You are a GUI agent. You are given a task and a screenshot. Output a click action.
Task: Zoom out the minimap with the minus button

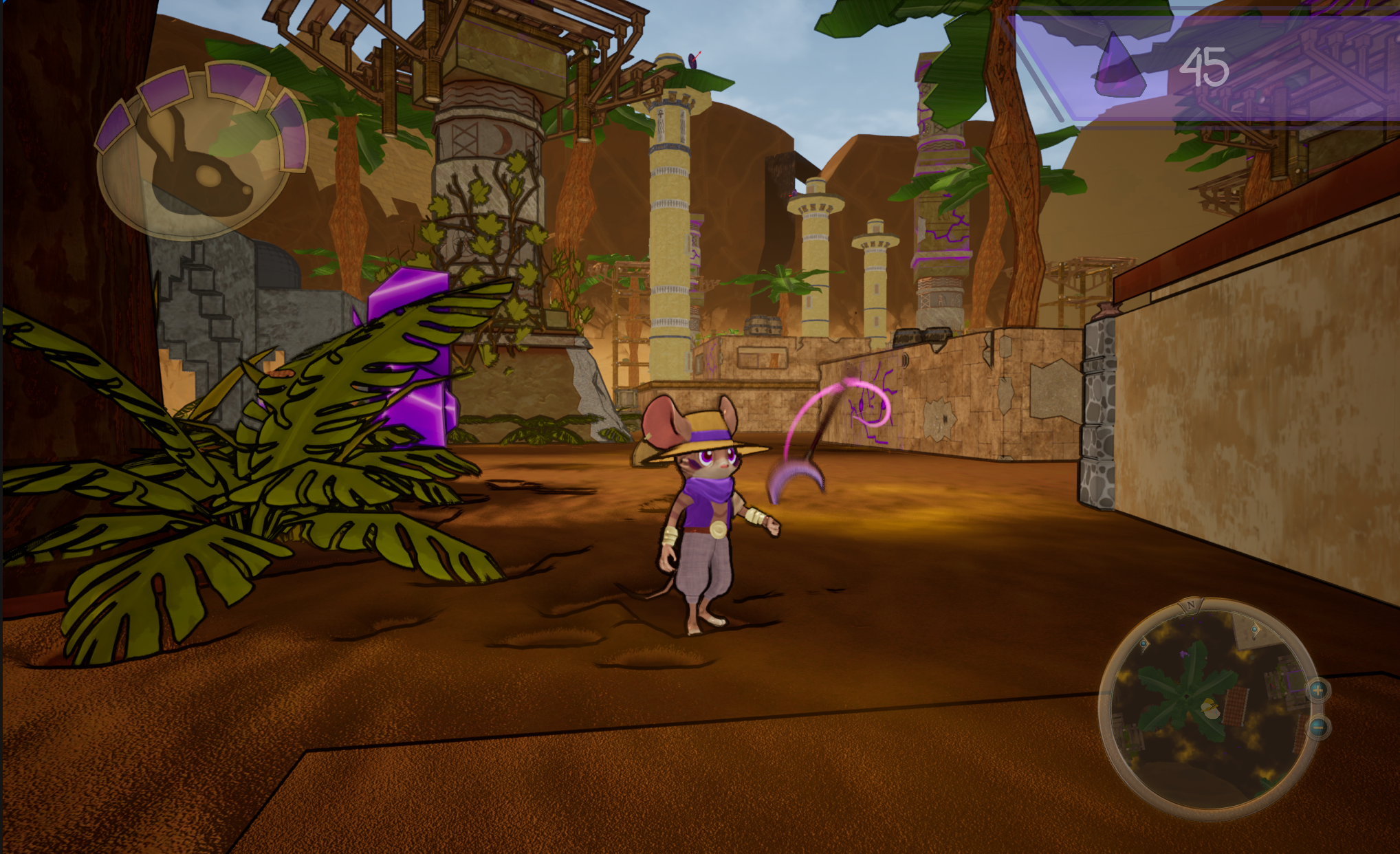[x=1317, y=727]
